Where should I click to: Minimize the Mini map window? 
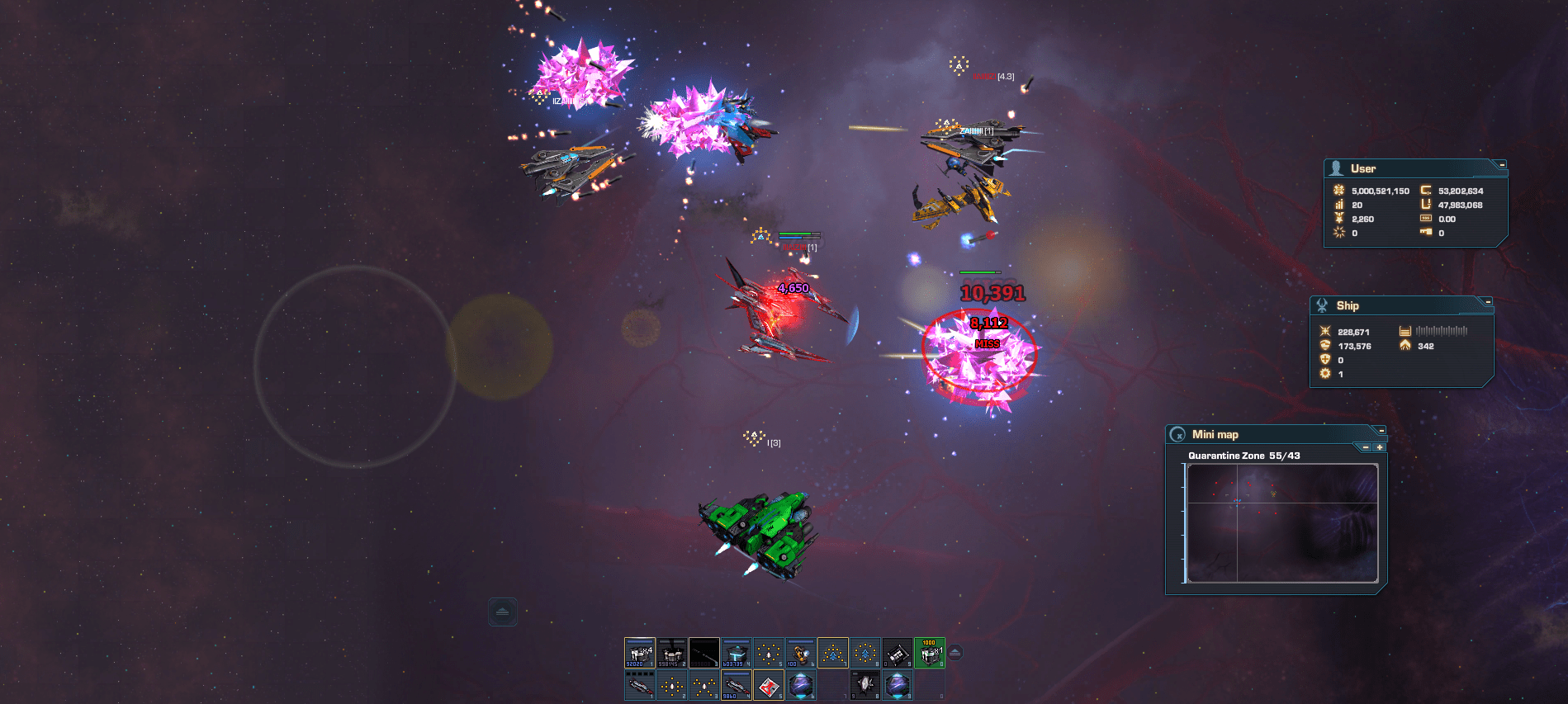click(1381, 431)
